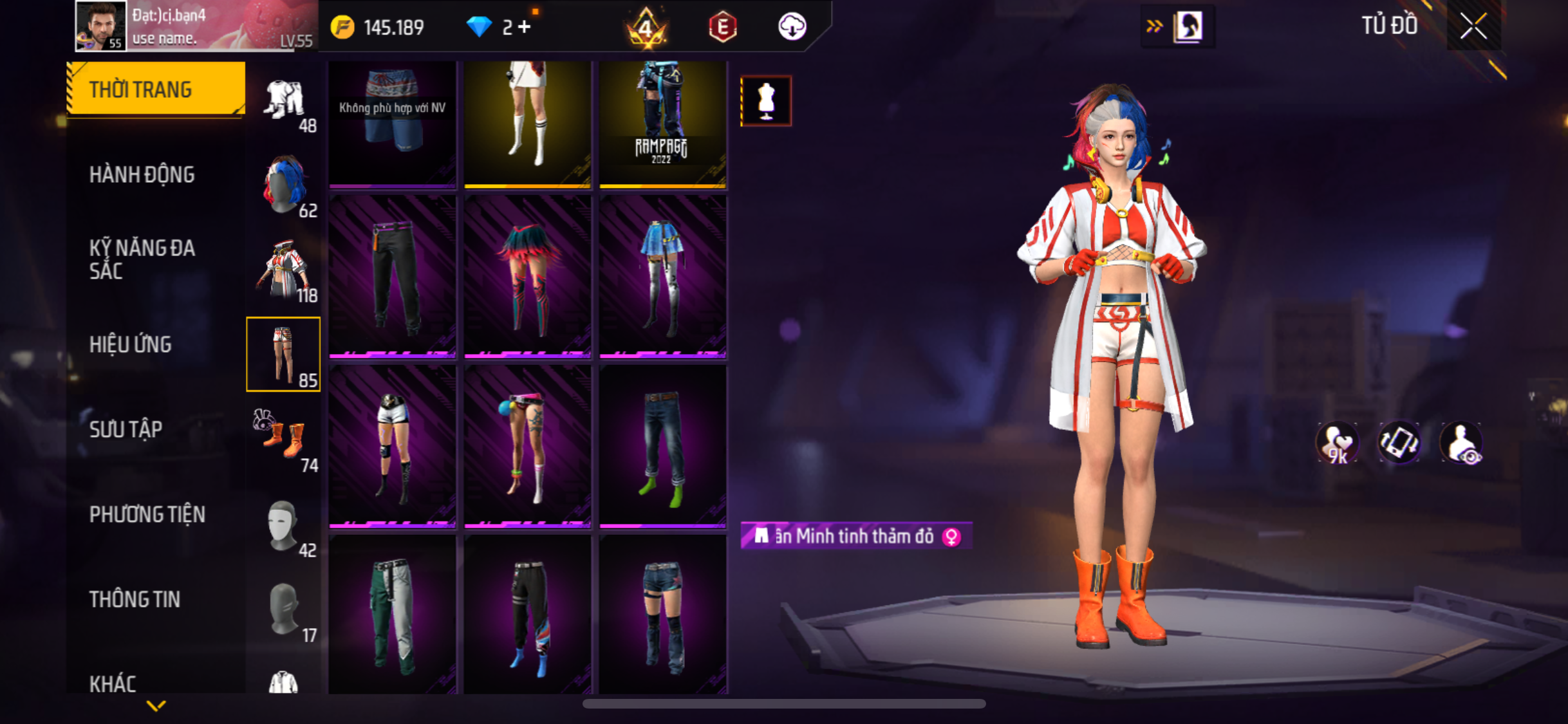Select the Rampage 2022 pants item
The height and width of the screenshot is (724, 1568).
662,124
